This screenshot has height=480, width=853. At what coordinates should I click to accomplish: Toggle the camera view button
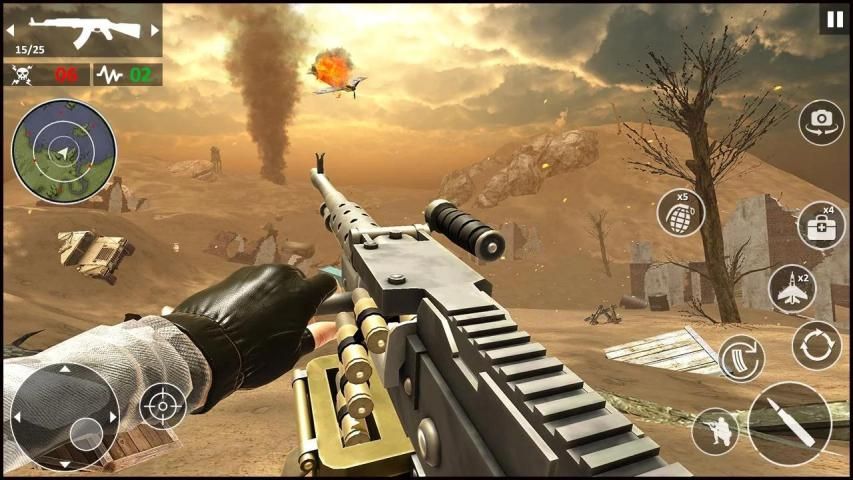pyautogui.click(x=821, y=122)
